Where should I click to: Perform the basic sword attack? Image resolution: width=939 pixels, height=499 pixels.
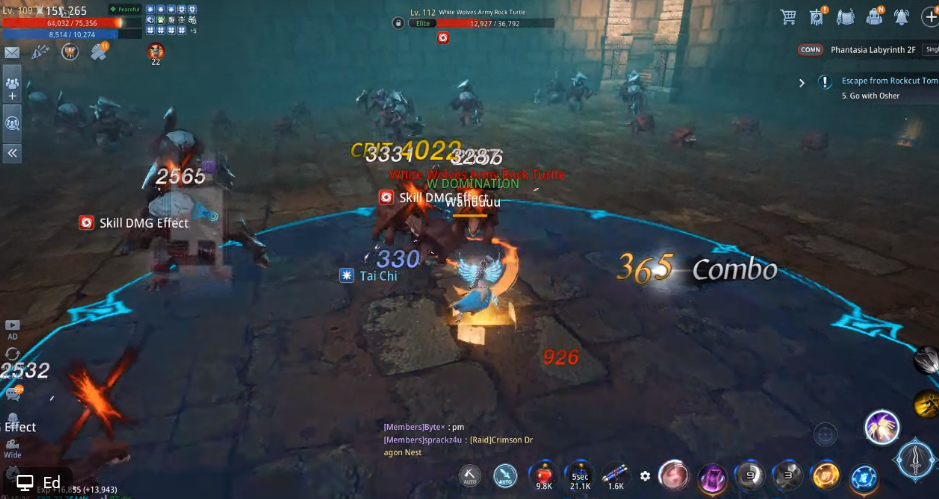[x=916, y=458]
